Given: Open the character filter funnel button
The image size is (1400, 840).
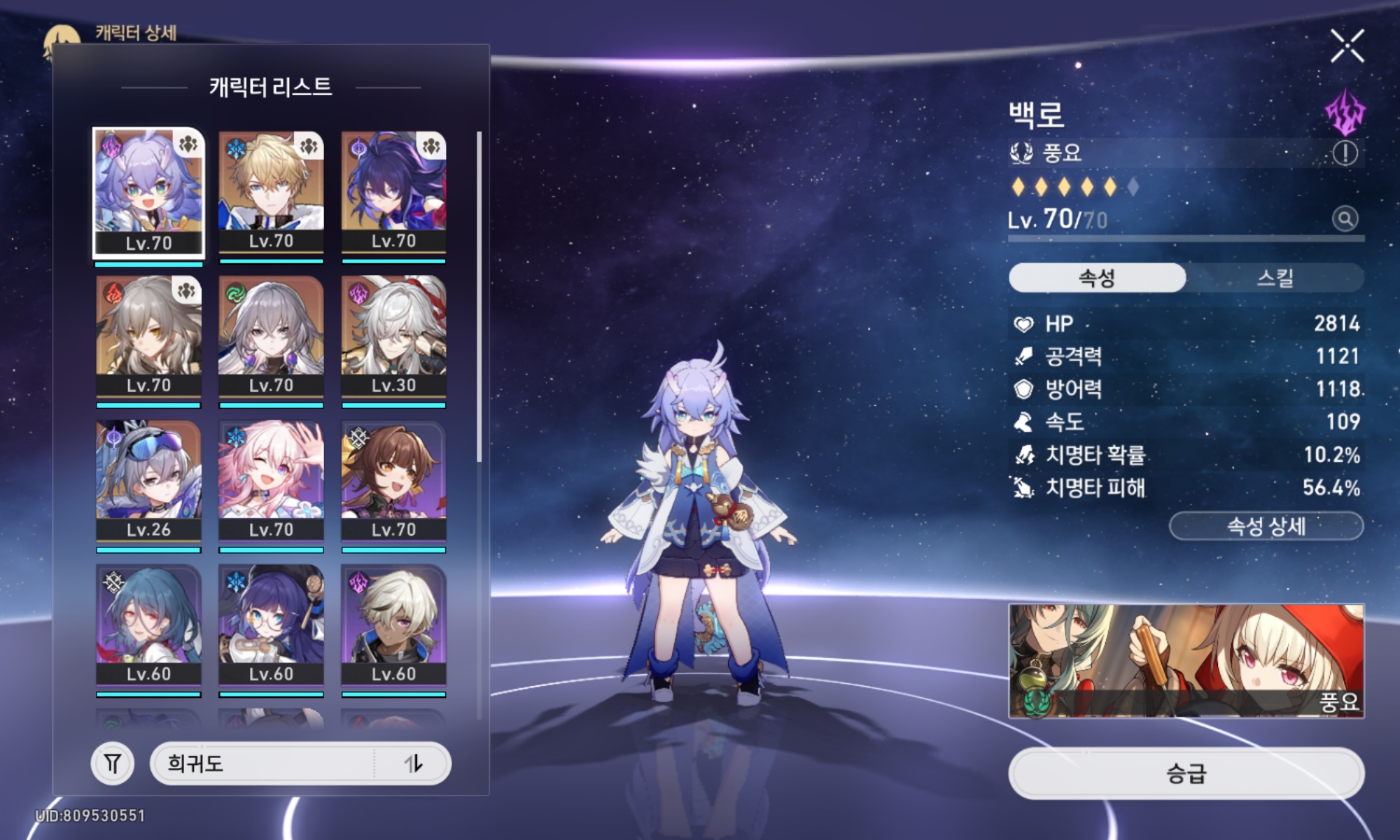Looking at the screenshot, I should tap(112, 763).
